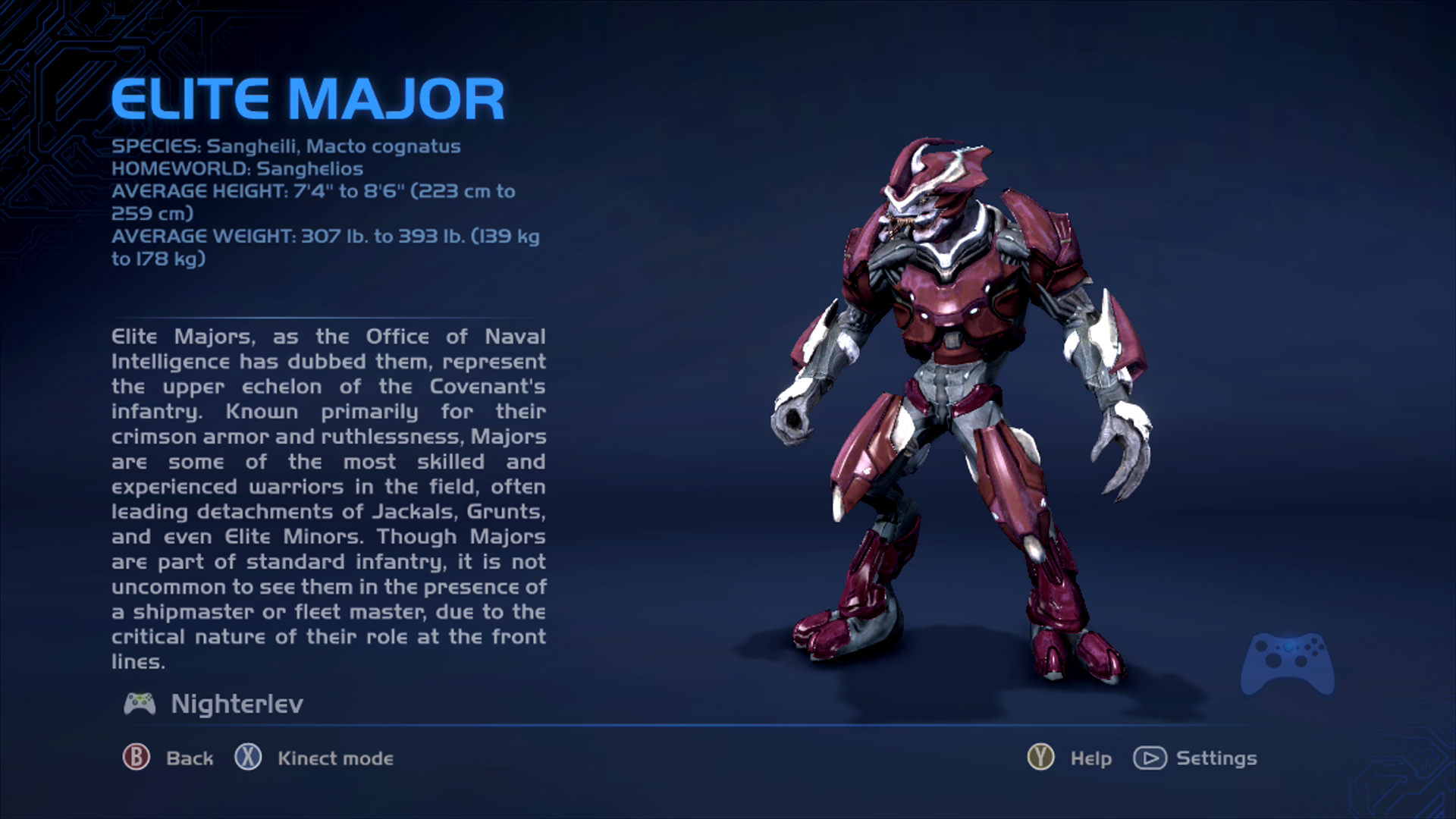Open the Help option
This screenshot has height=819, width=1456.
point(1069,758)
